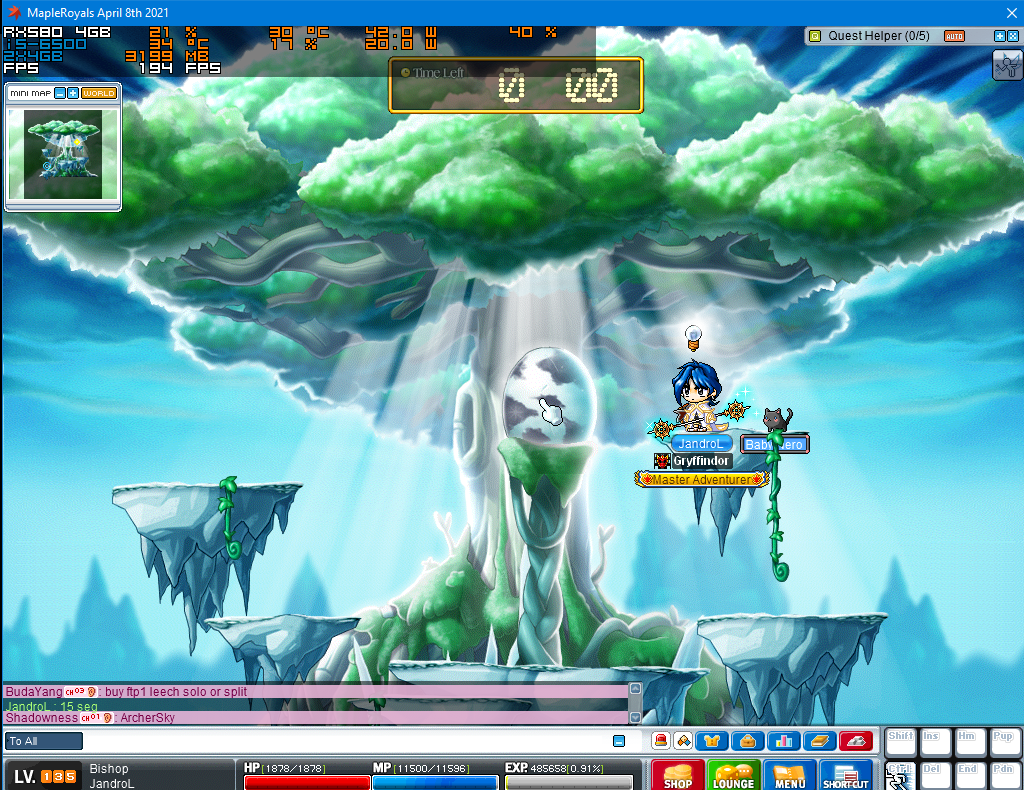Open the stats bar chart icon
Image resolution: width=1024 pixels, height=790 pixels.
784,741
